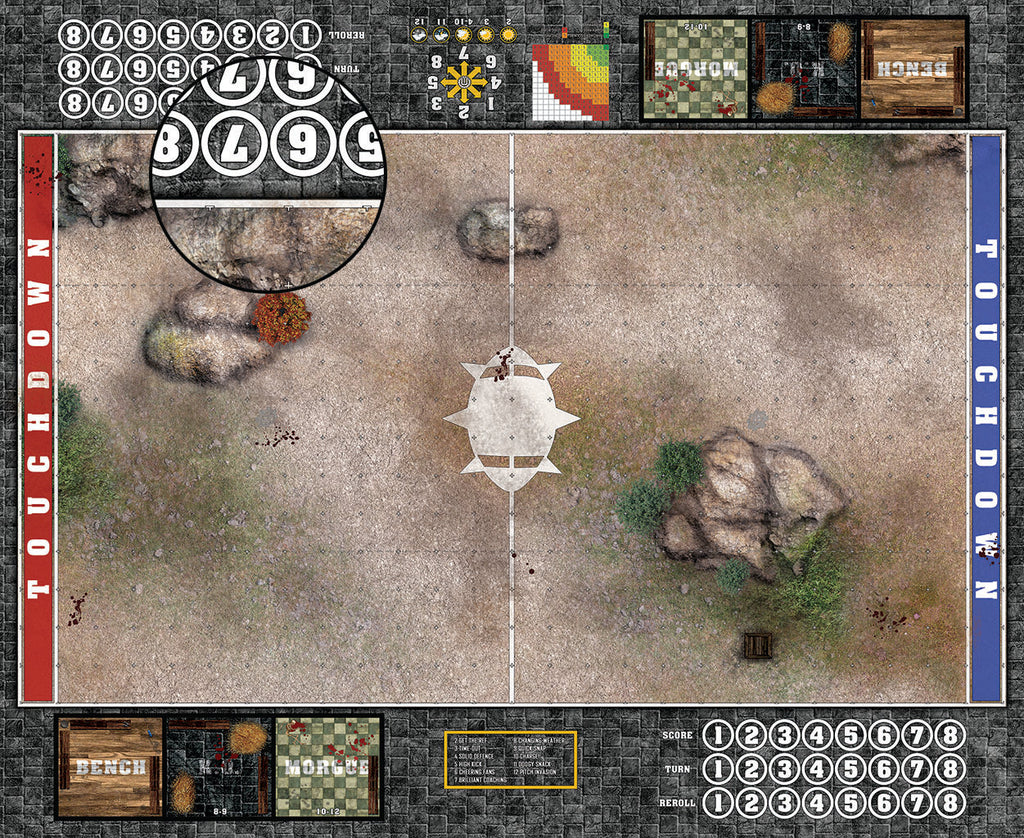
Task: Select the upside-down K.O. box with hay
Action: coord(803,69)
